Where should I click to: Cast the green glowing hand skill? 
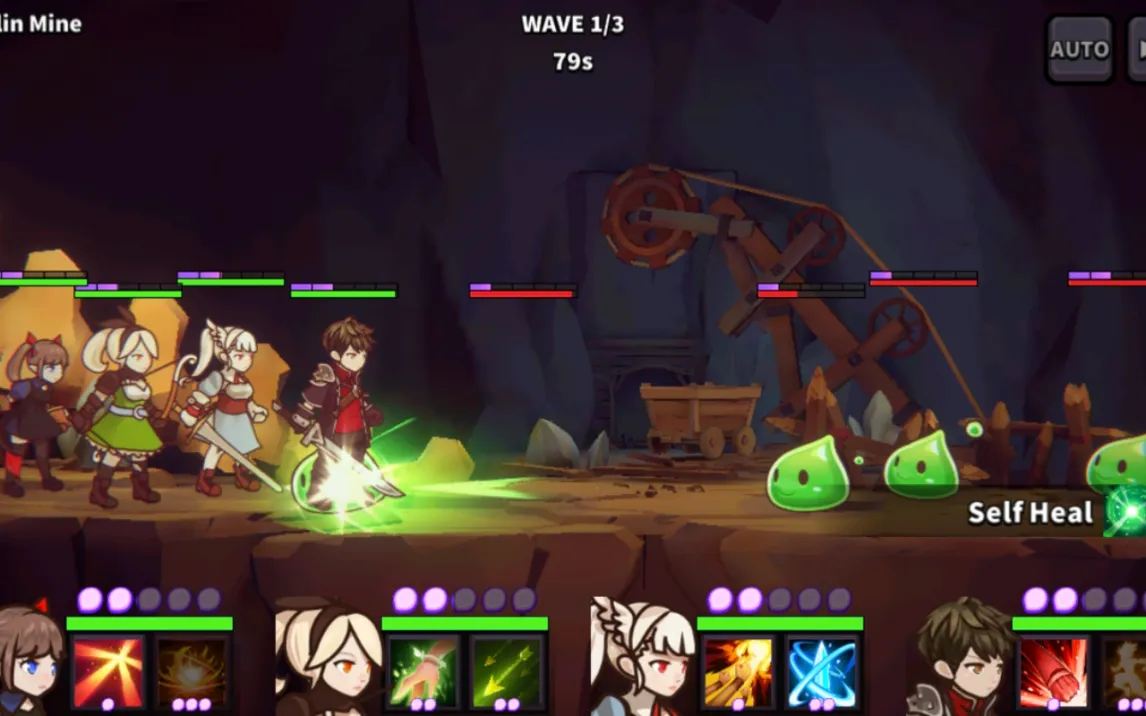coord(423,672)
